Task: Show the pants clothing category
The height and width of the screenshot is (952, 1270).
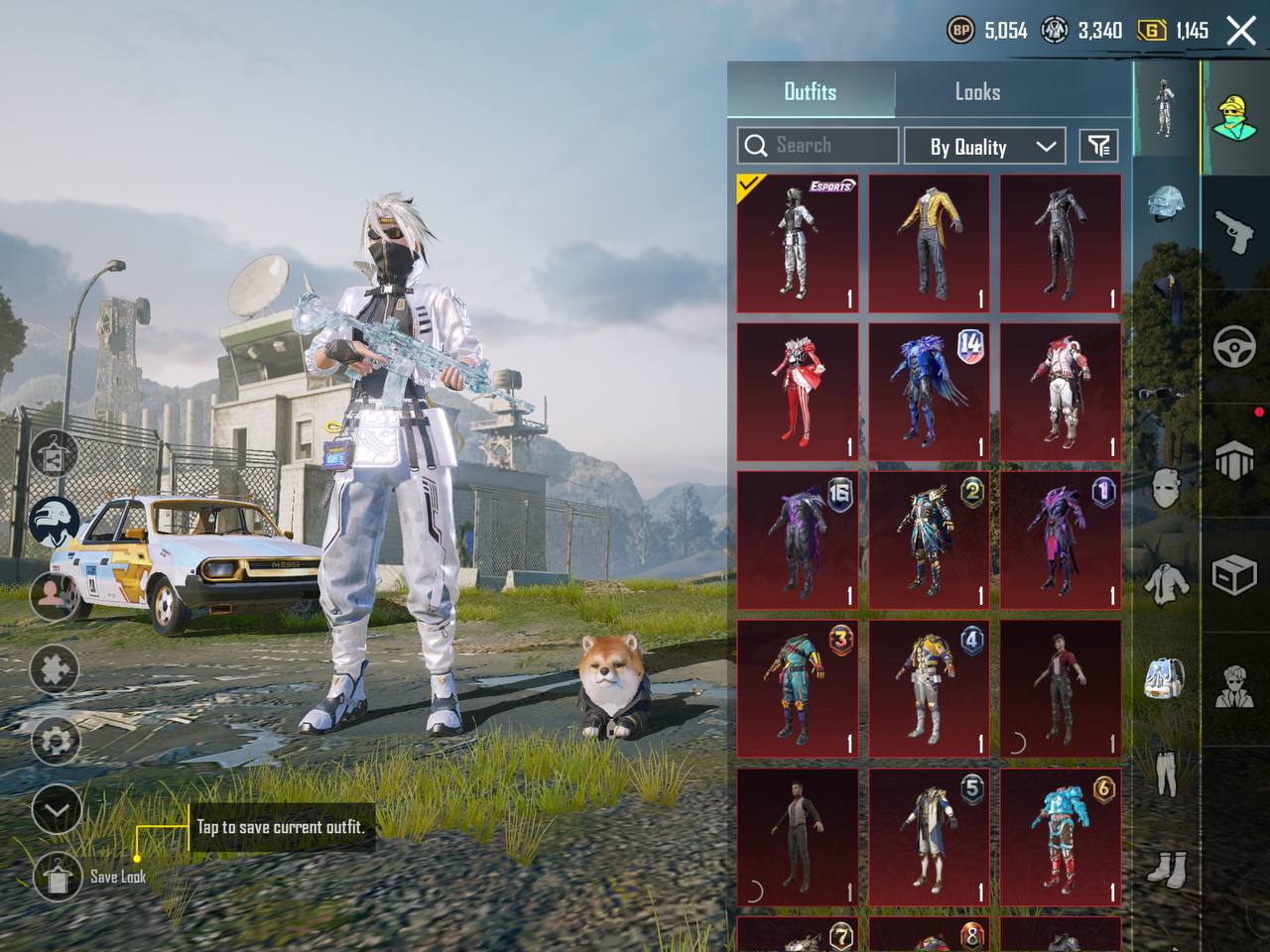Action: coord(1166,773)
